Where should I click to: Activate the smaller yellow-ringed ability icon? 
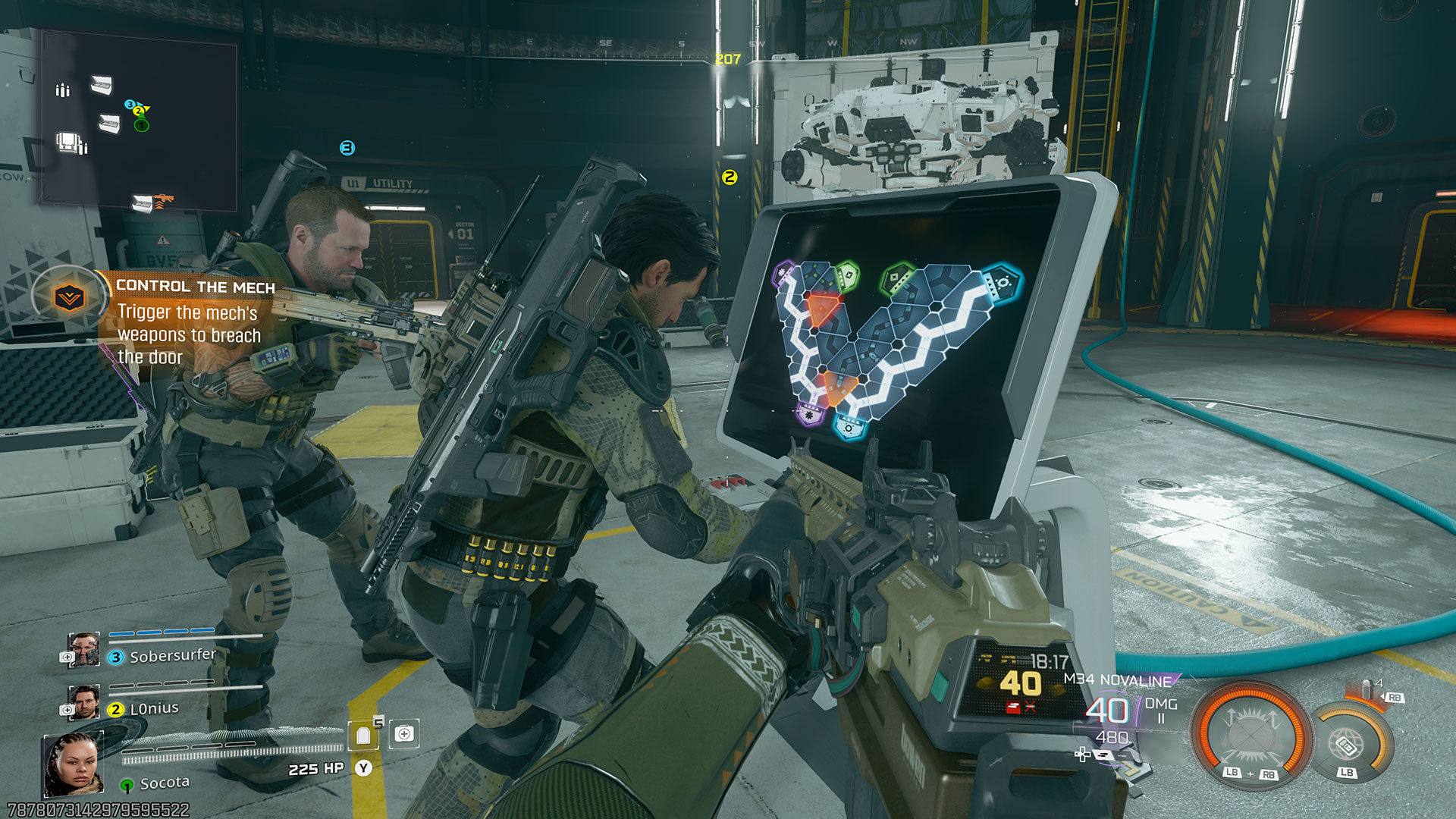point(1348,744)
